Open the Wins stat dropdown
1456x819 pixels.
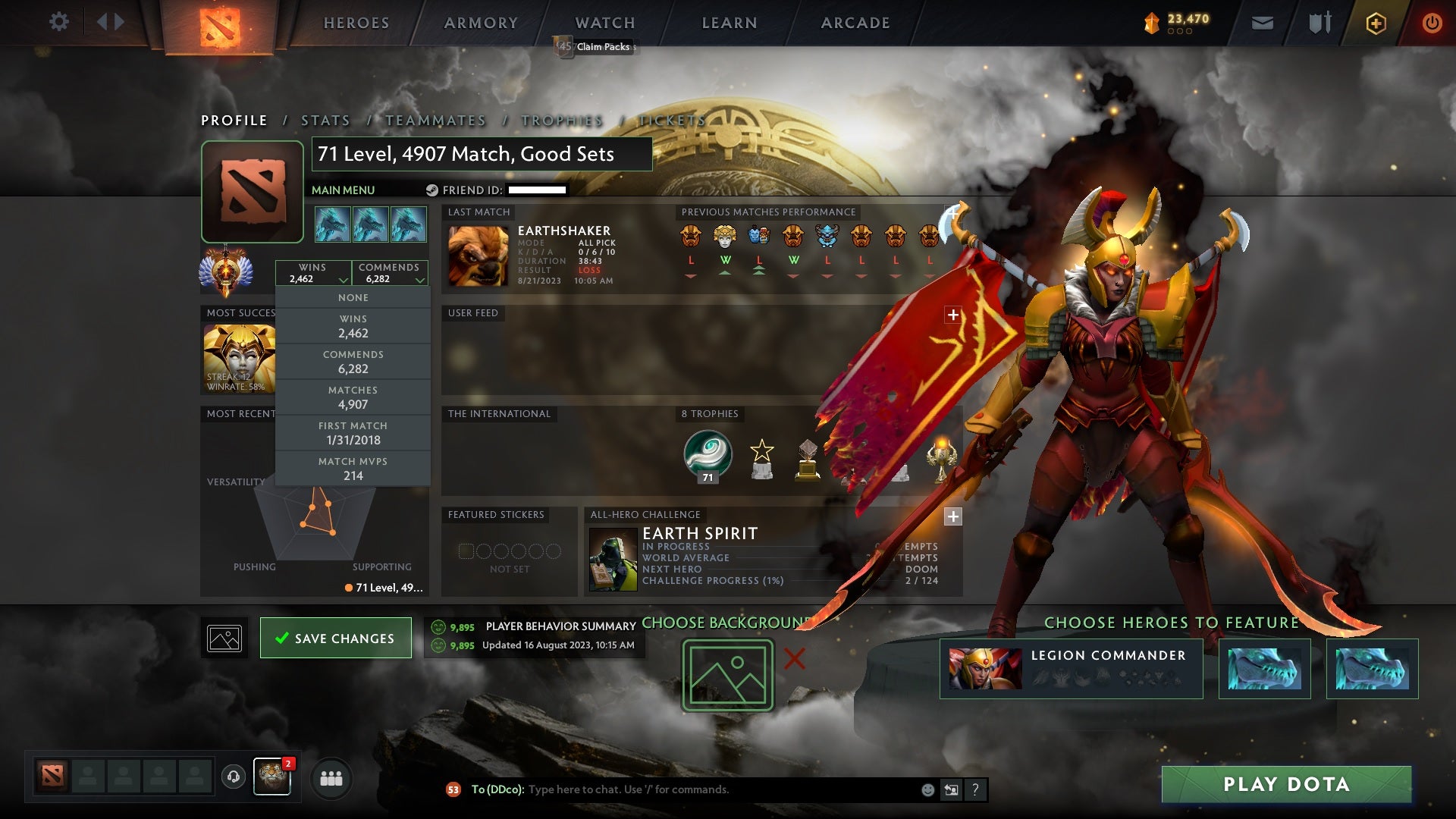pyautogui.click(x=314, y=273)
